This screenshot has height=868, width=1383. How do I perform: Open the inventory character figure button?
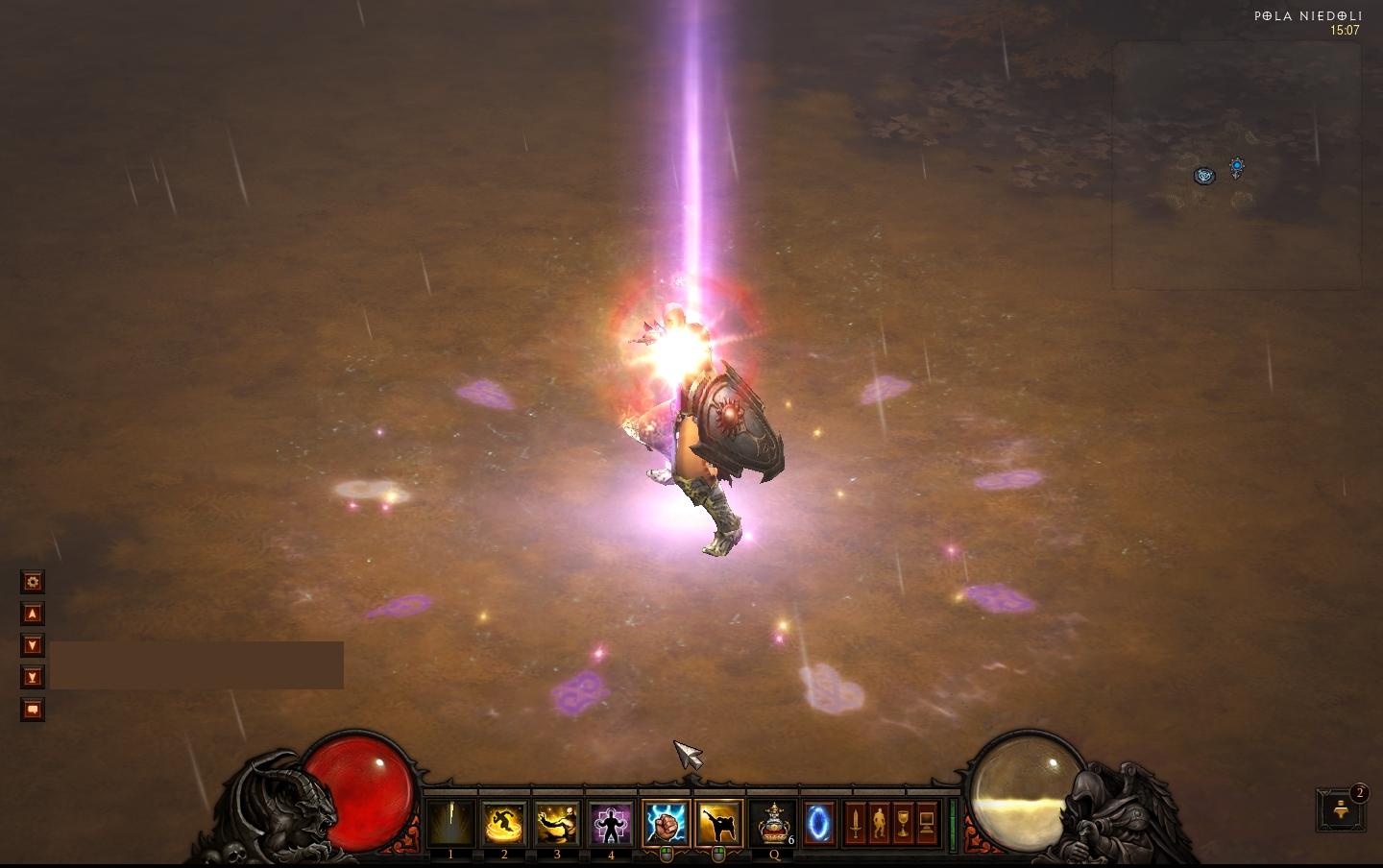point(879,824)
